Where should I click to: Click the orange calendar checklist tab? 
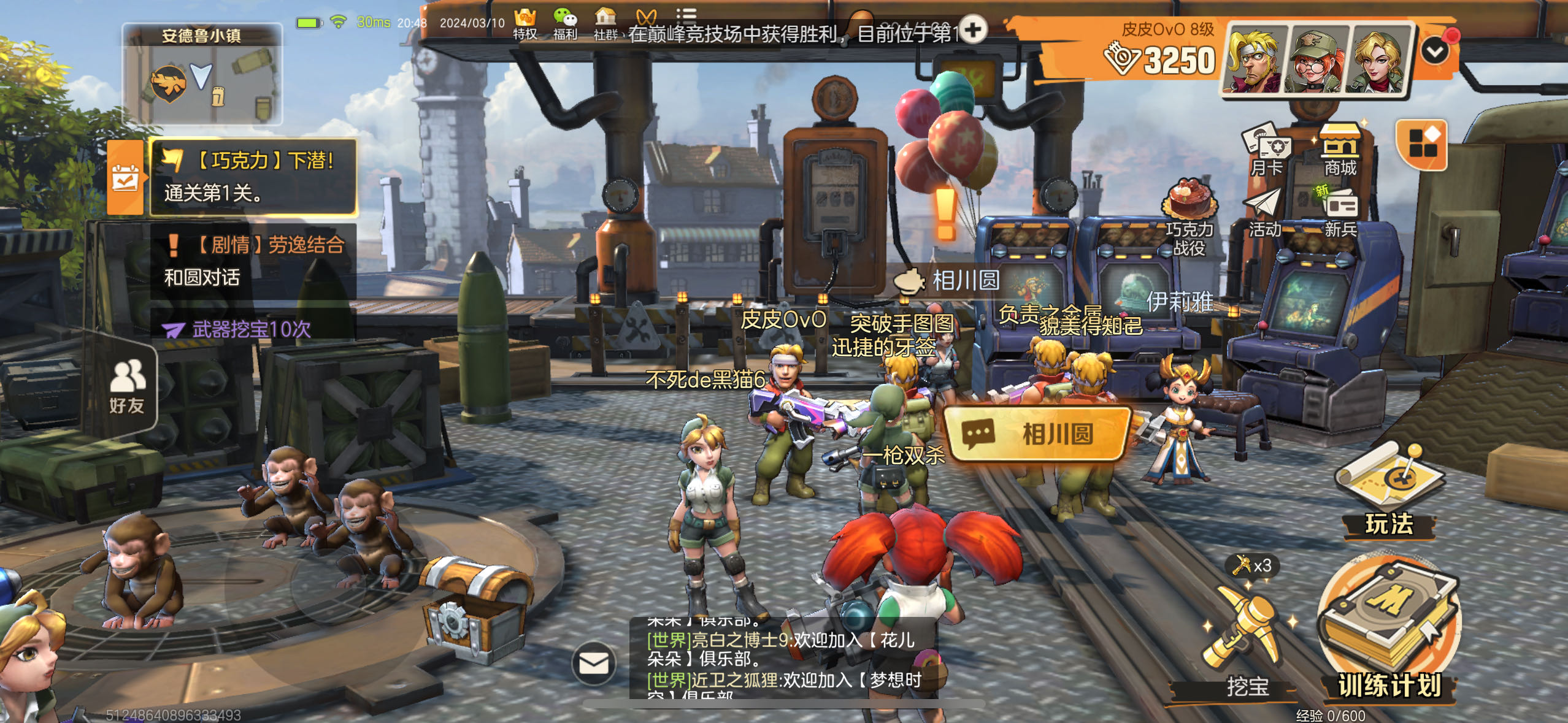(125, 177)
